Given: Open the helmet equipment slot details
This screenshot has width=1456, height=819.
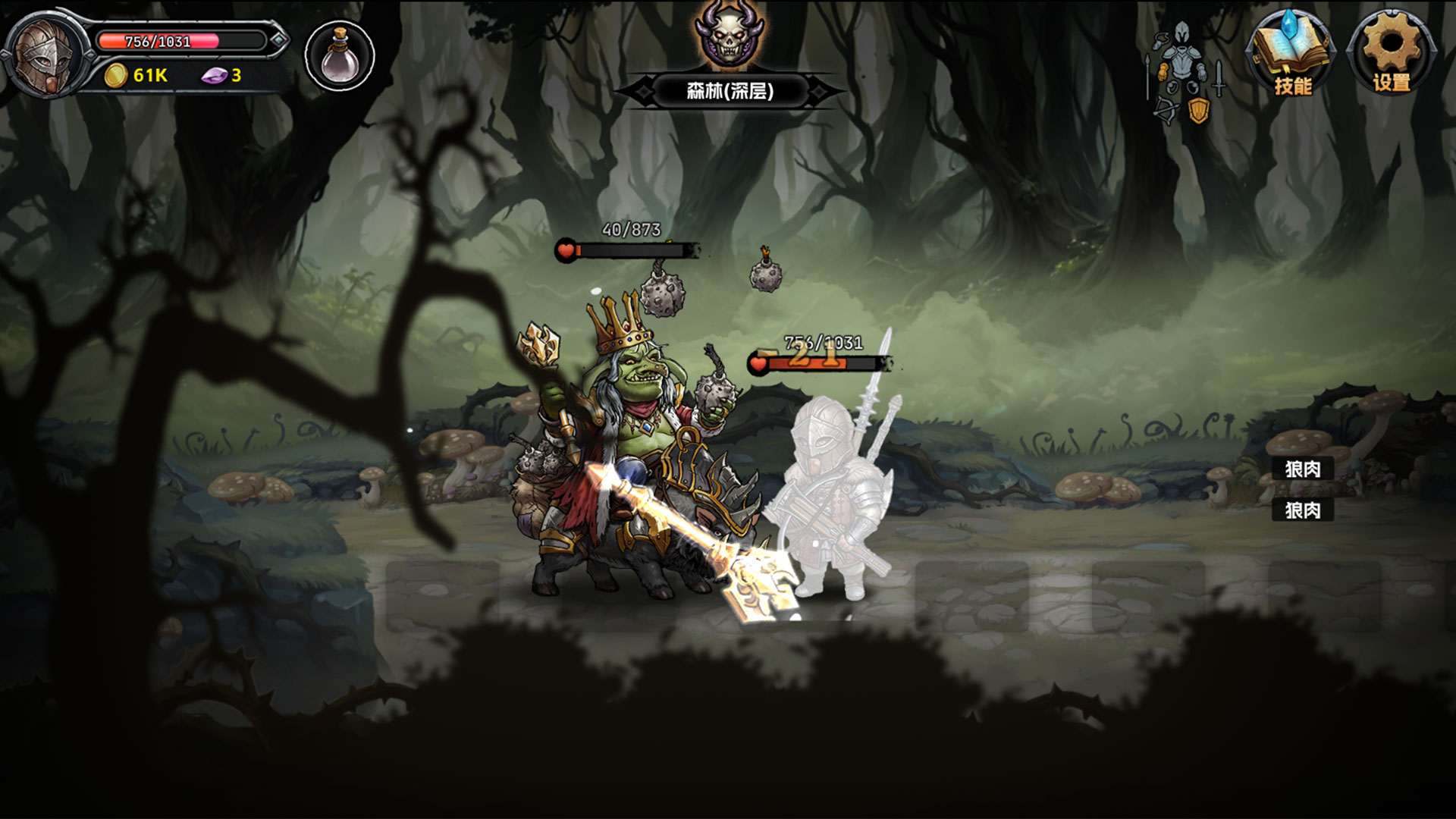Looking at the screenshot, I should (1181, 32).
